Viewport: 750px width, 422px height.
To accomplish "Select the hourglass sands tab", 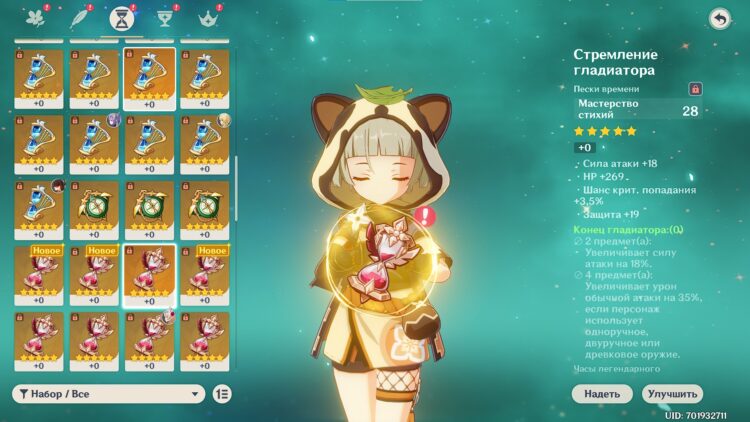I will (123, 18).
